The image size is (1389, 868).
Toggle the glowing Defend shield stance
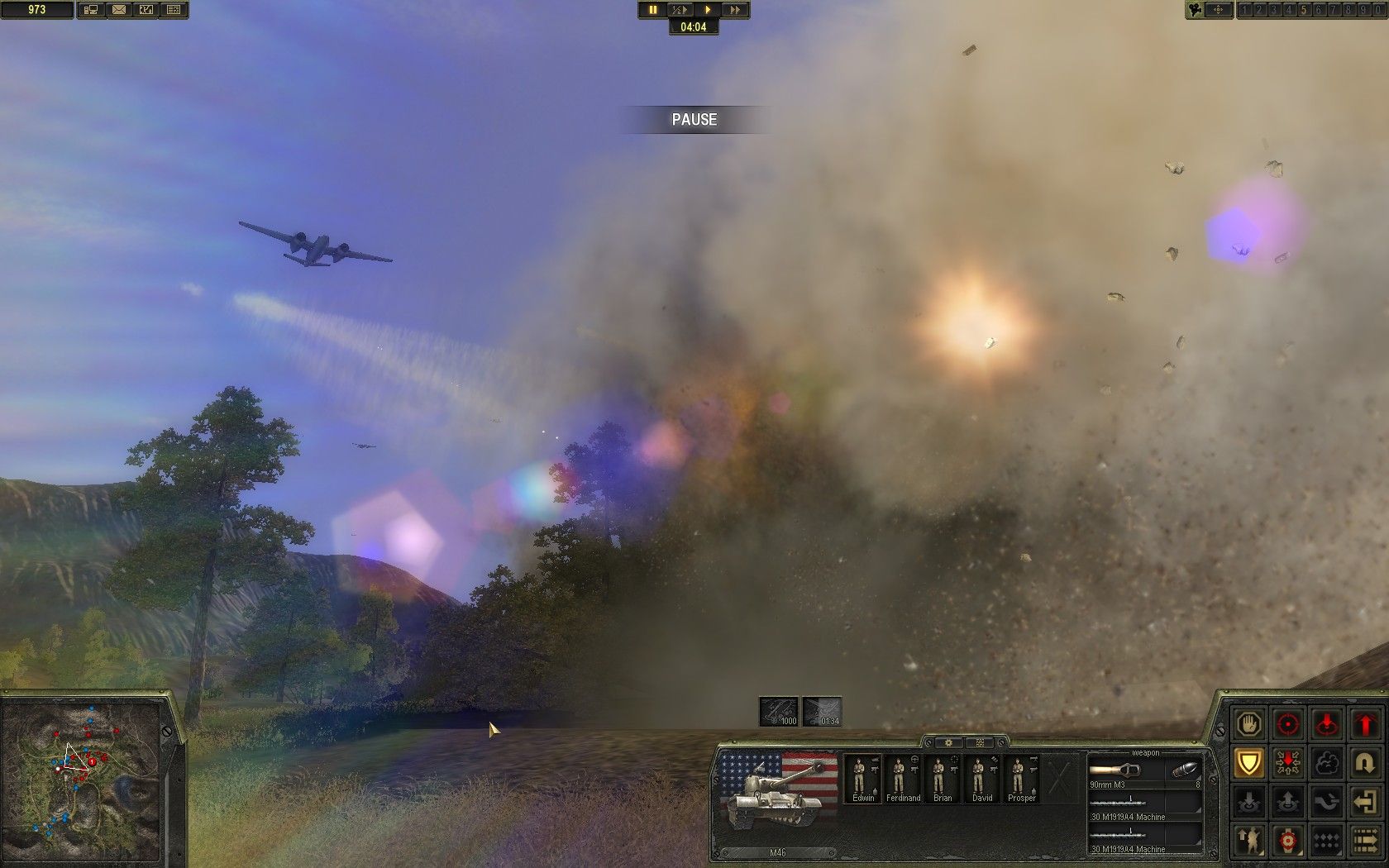click(1249, 763)
